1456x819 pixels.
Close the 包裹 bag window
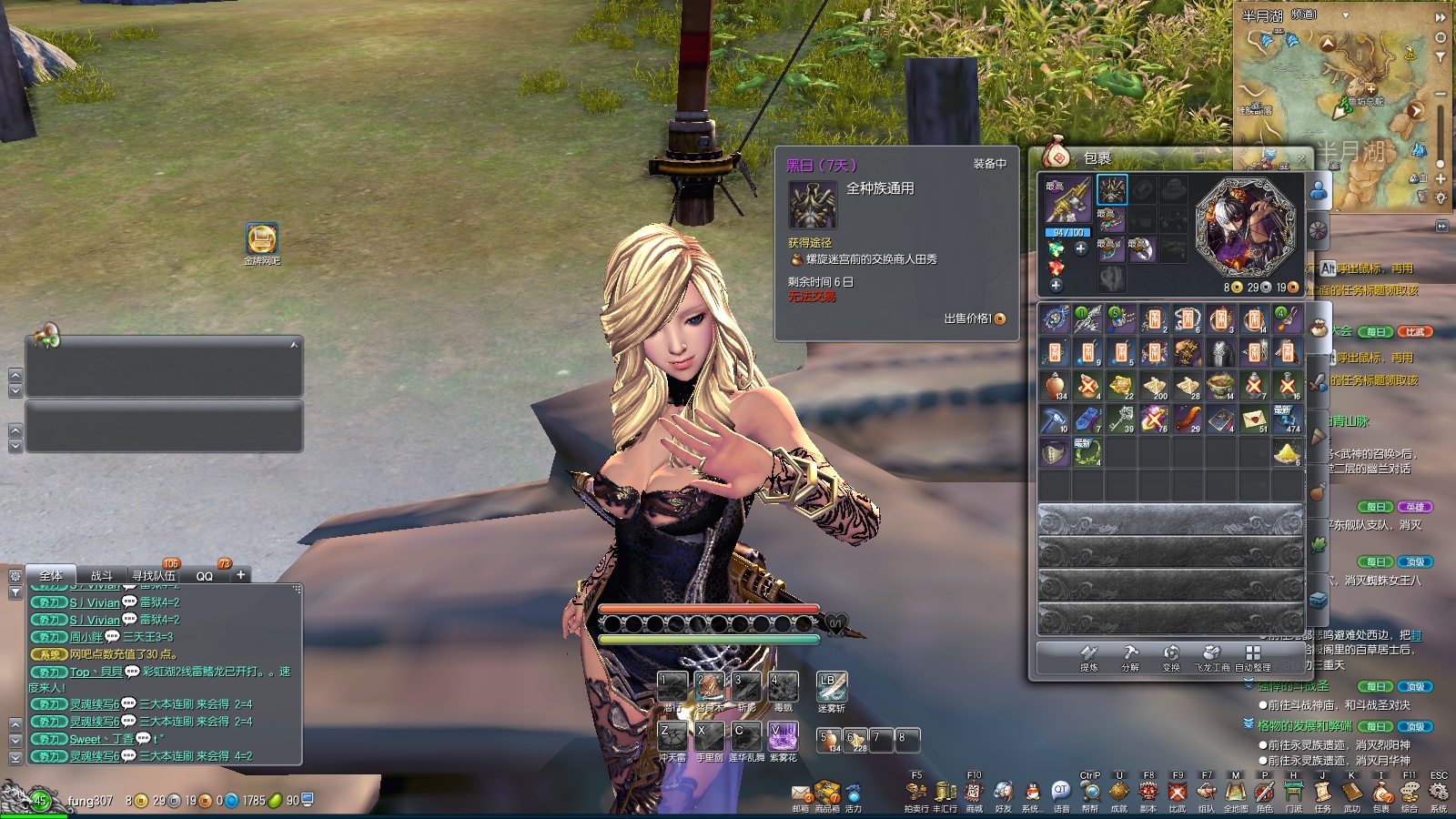click(x=1301, y=158)
